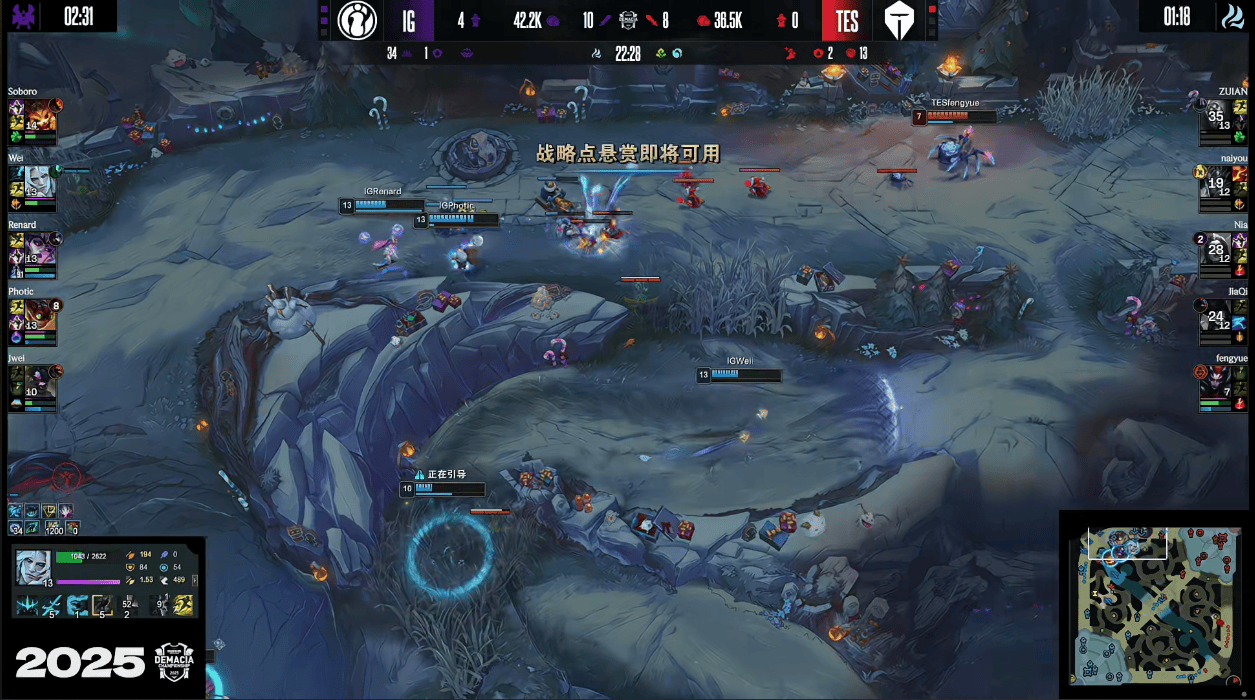Expand the champion stats panel arrow
1255x700 pixels.
click(197, 580)
